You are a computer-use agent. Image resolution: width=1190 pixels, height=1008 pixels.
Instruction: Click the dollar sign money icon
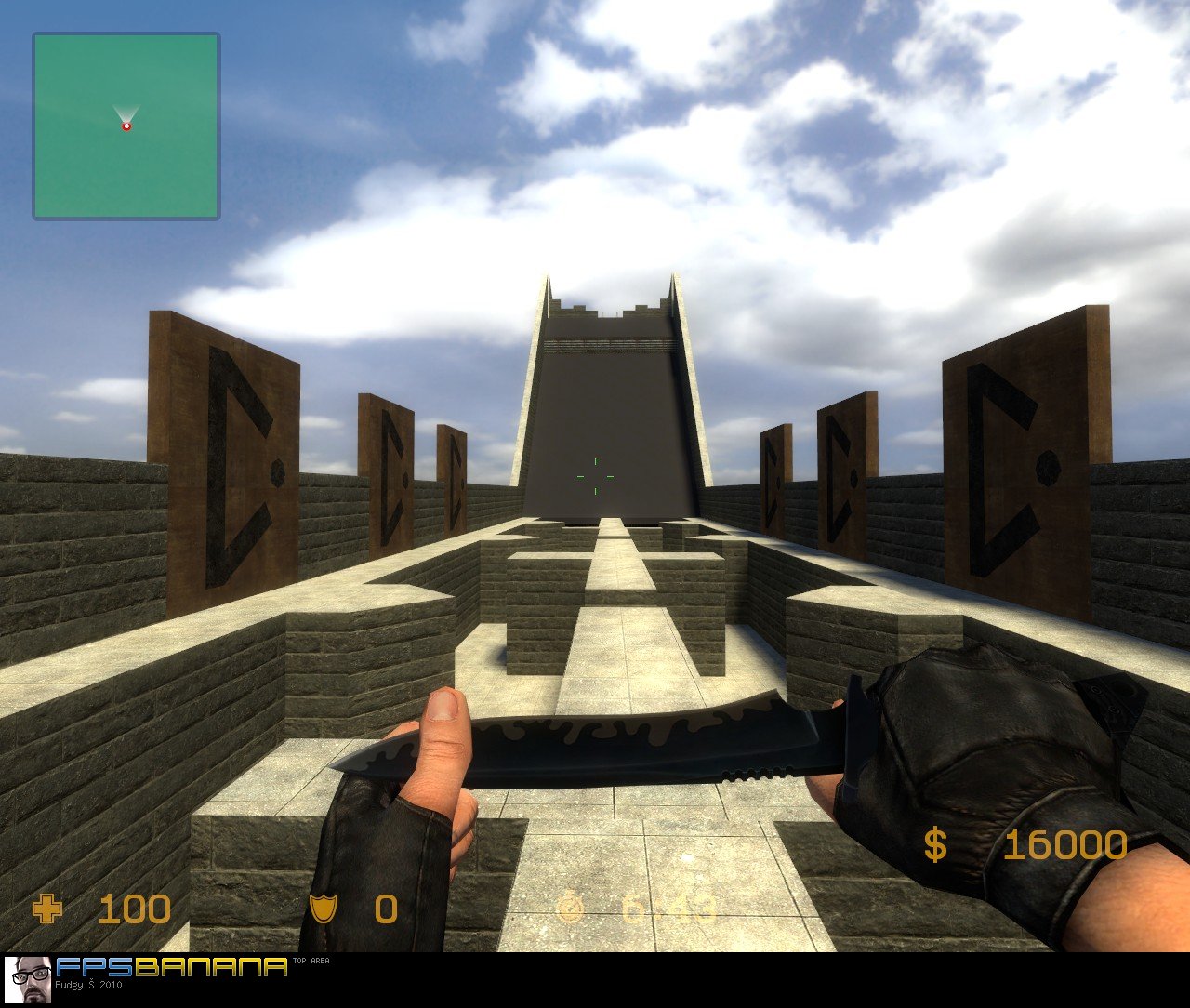(x=933, y=844)
